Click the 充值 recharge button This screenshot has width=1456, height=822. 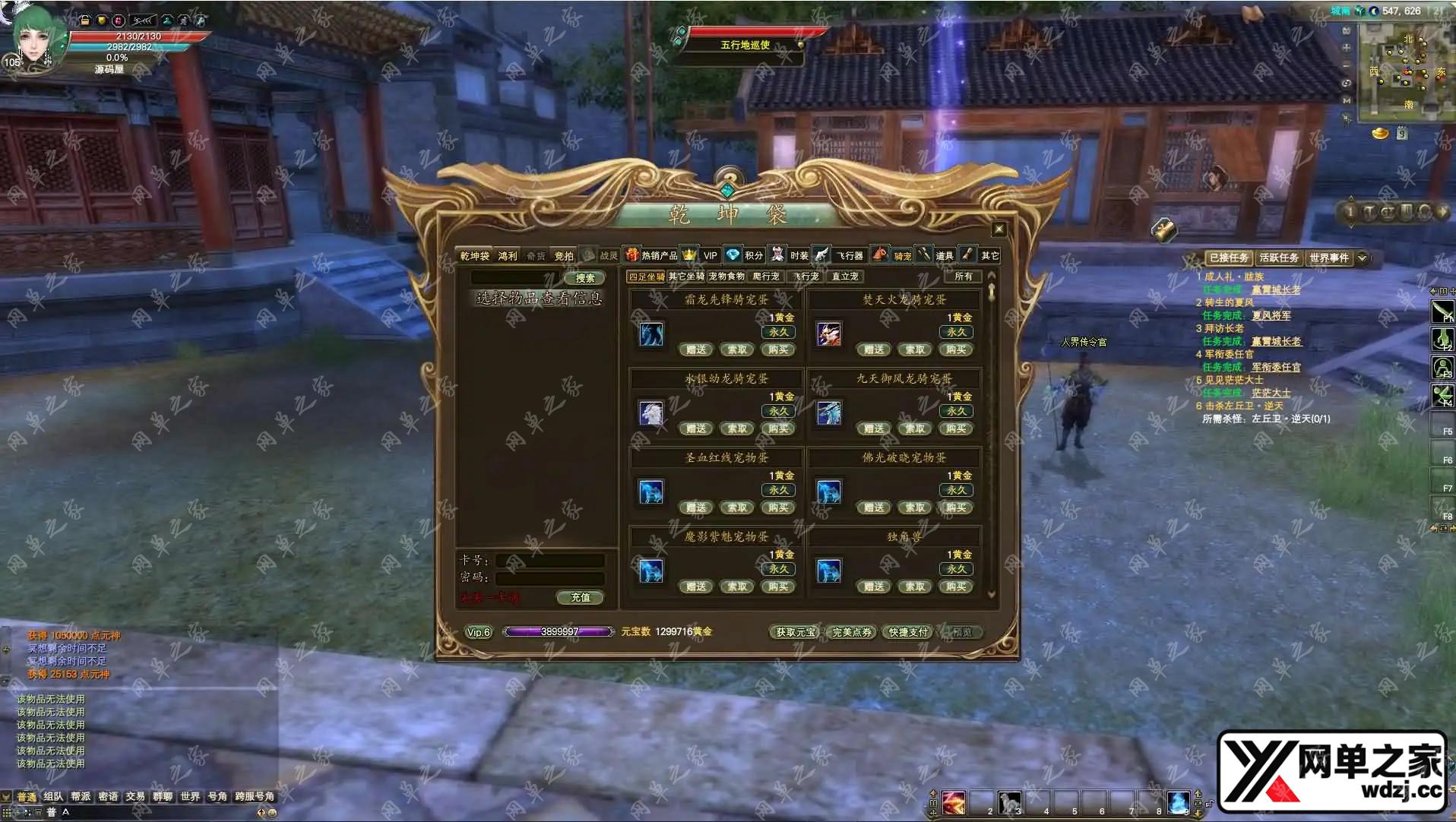click(581, 598)
